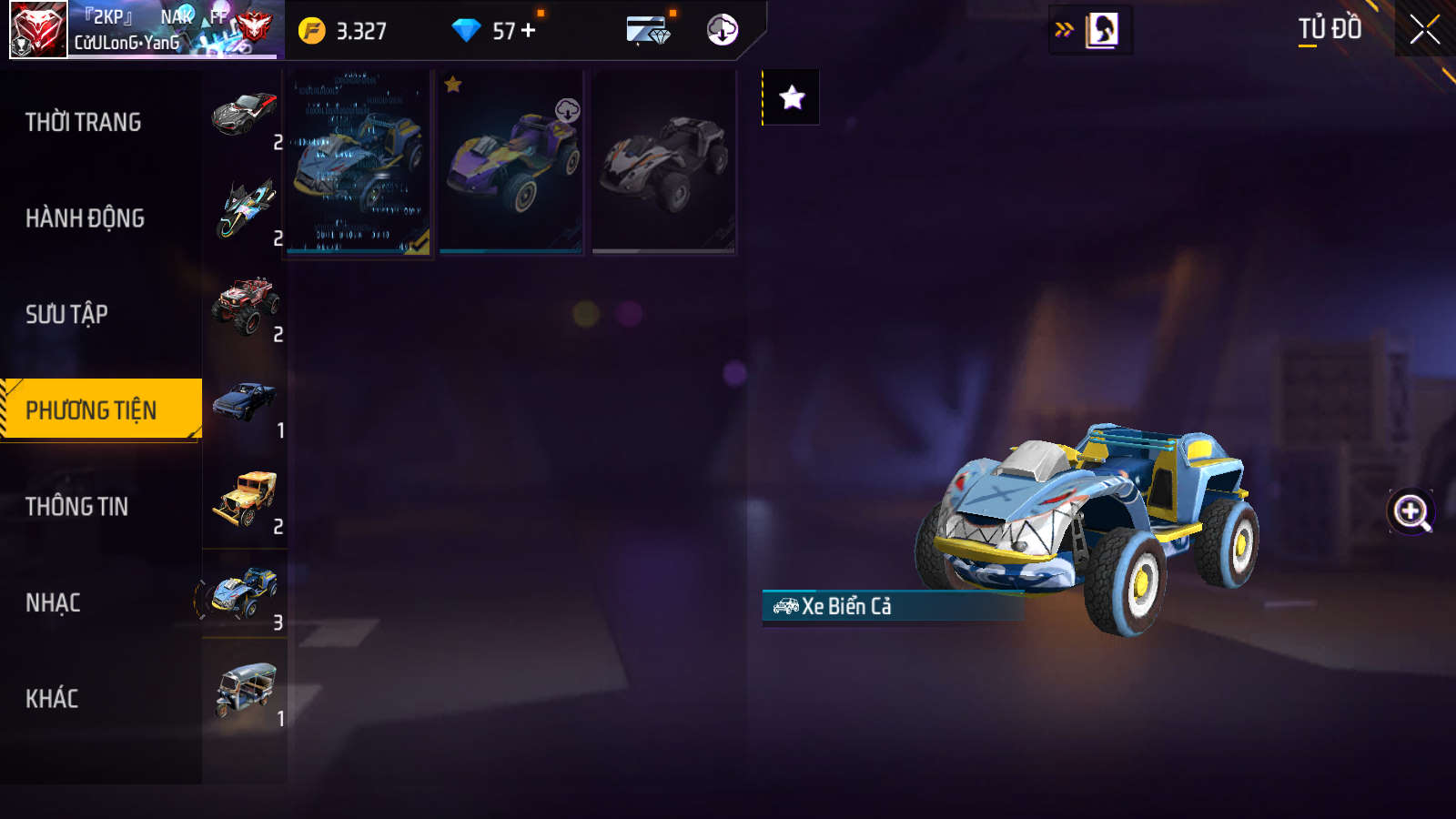Switch to HÀNH ĐỘNG tab
Viewport: 1456px width, 819px height.
coord(85,218)
